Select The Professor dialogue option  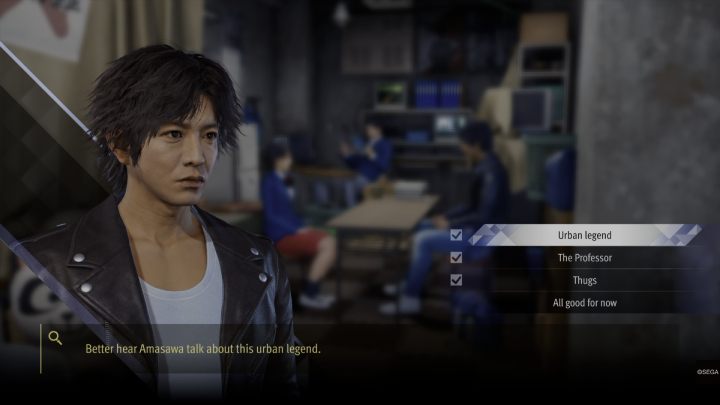[x=584, y=258]
